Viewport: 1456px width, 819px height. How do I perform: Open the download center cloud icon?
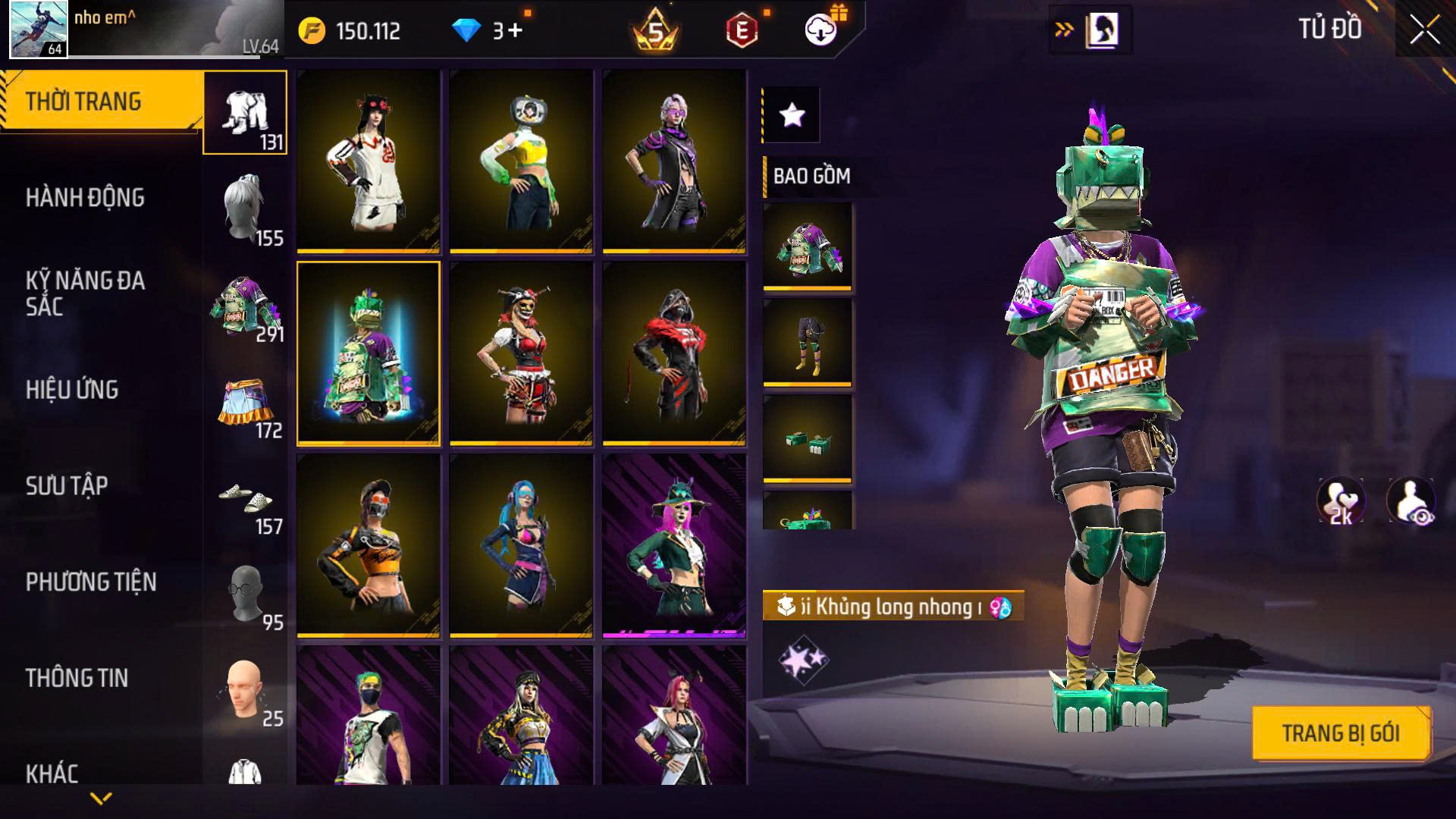pyautogui.click(x=821, y=30)
